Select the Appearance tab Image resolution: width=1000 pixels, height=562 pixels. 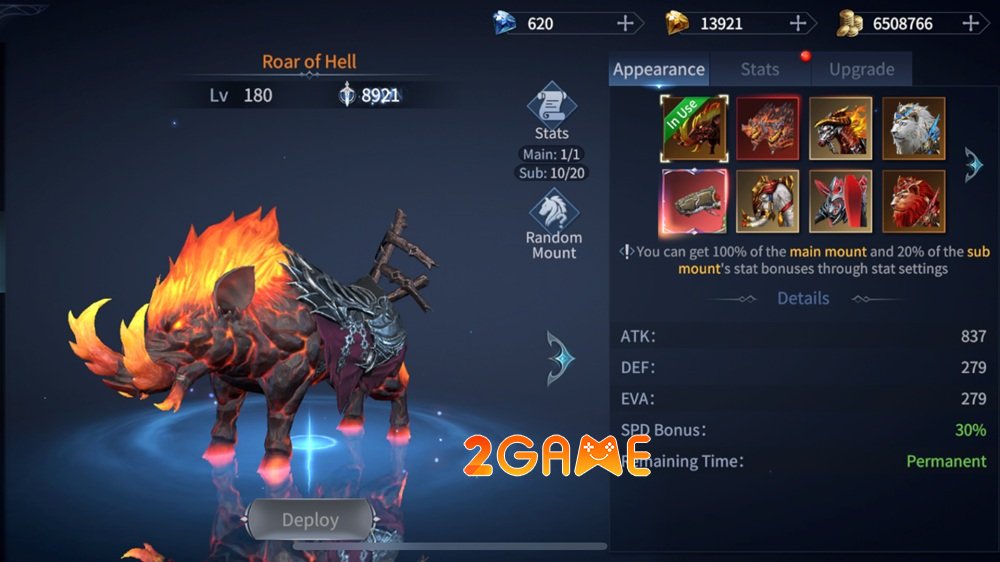point(659,69)
